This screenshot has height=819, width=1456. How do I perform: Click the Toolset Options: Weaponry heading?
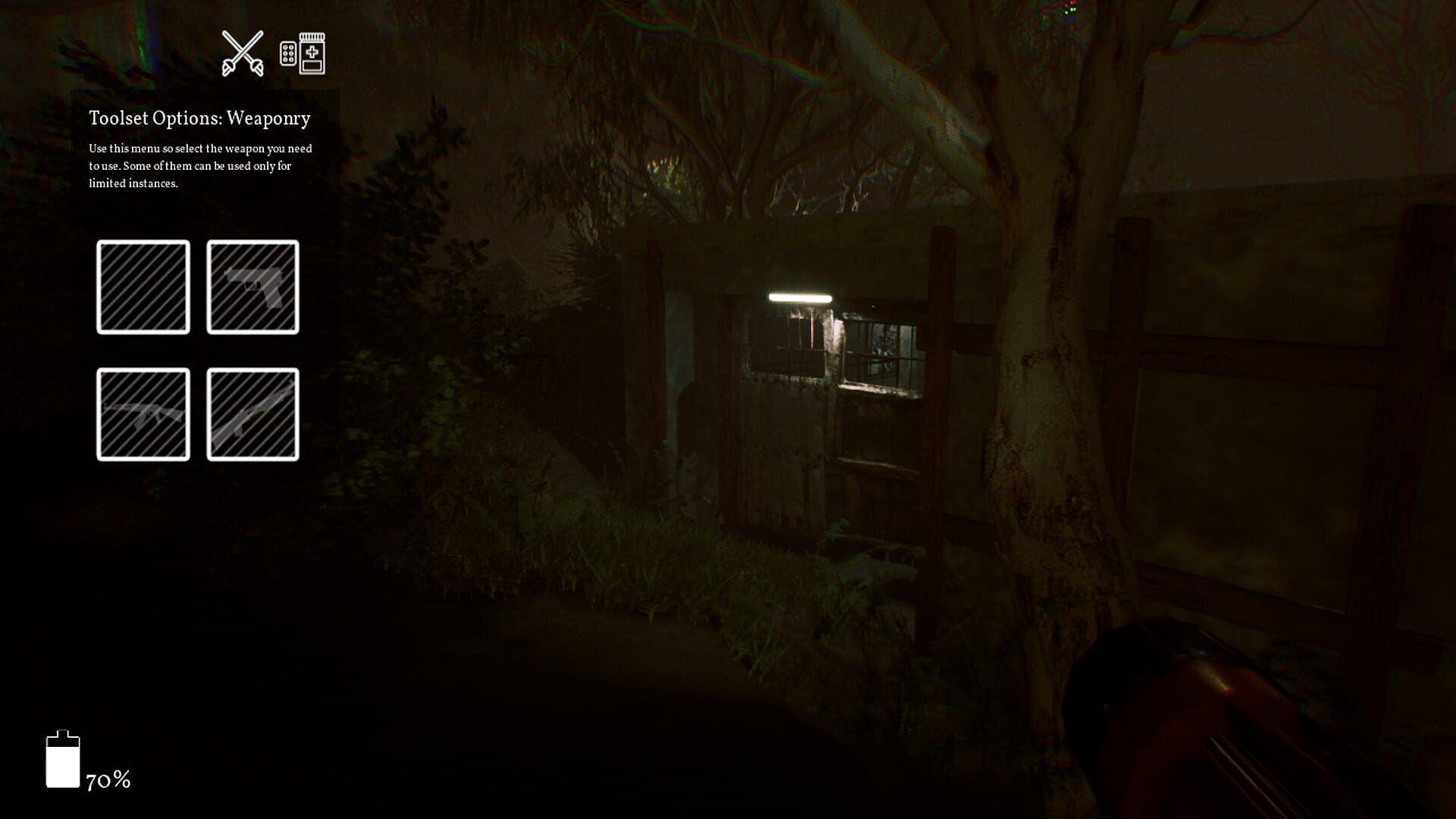click(199, 118)
